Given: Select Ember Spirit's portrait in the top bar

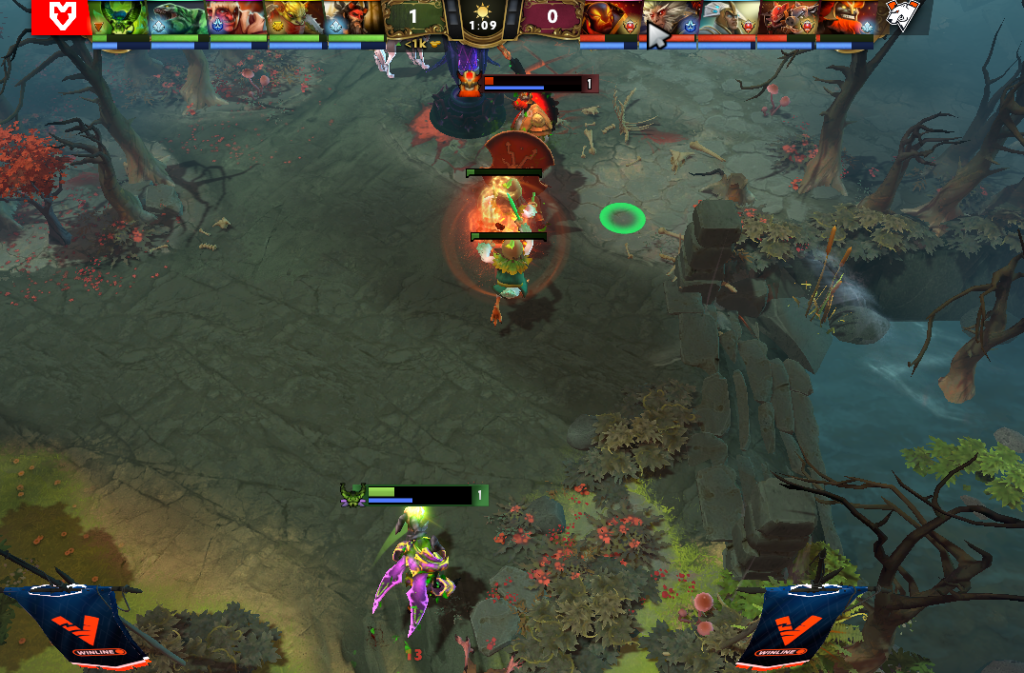Looking at the screenshot, I should coord(609,17).
